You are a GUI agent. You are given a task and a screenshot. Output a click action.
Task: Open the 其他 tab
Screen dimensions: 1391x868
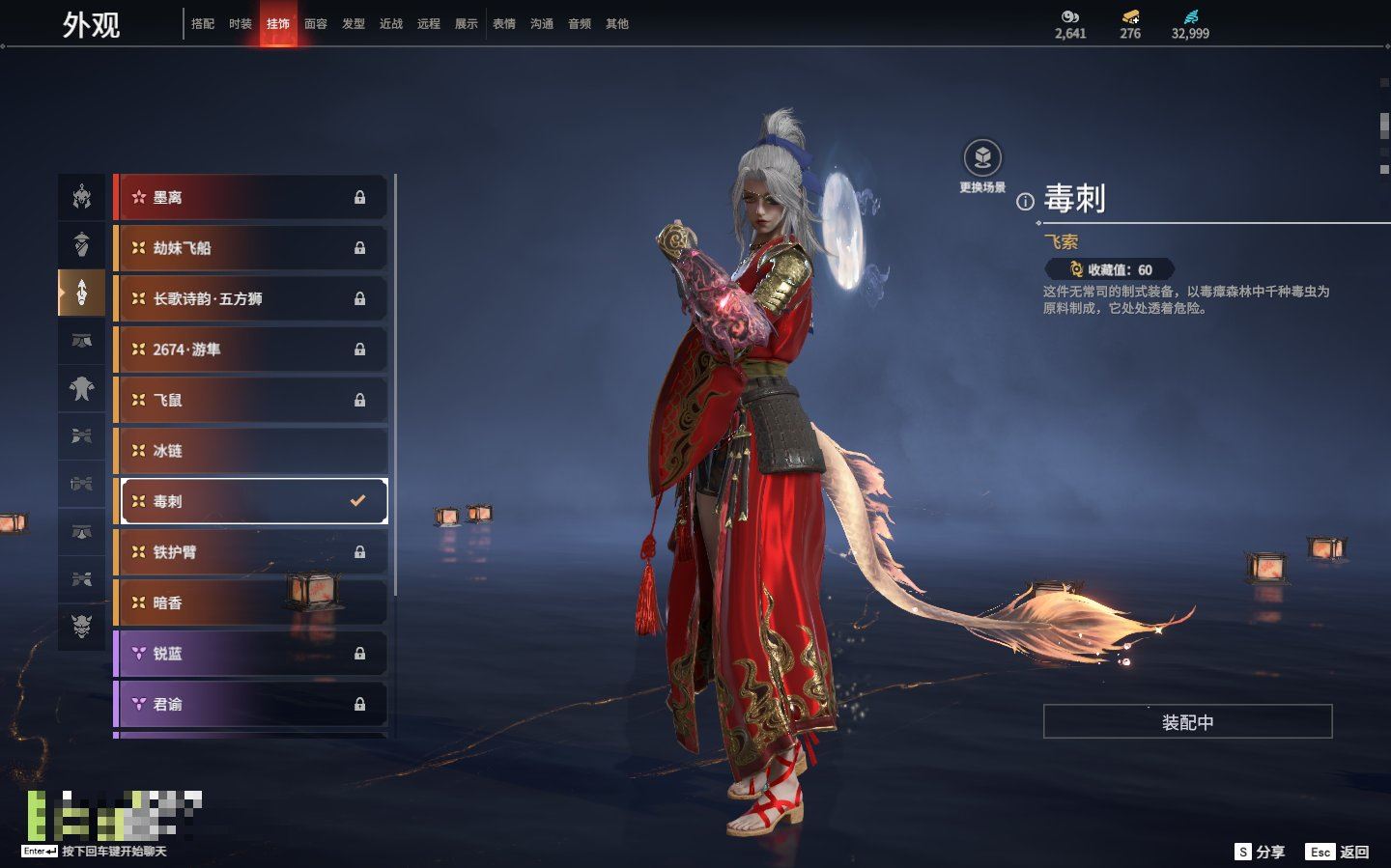(x=617, y=24)
